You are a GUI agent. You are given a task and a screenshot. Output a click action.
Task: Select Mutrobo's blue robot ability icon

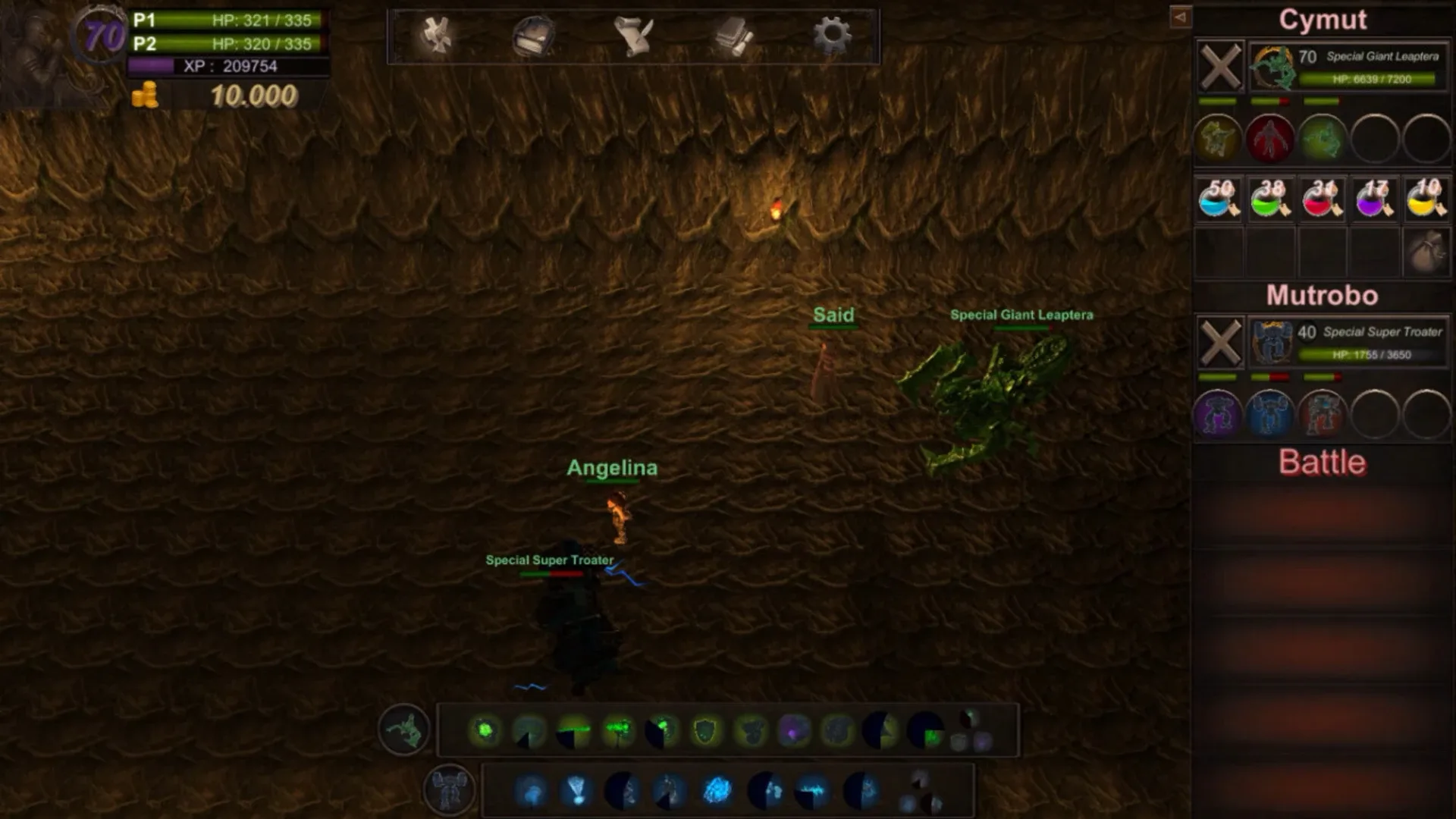tap(1271, 414)
